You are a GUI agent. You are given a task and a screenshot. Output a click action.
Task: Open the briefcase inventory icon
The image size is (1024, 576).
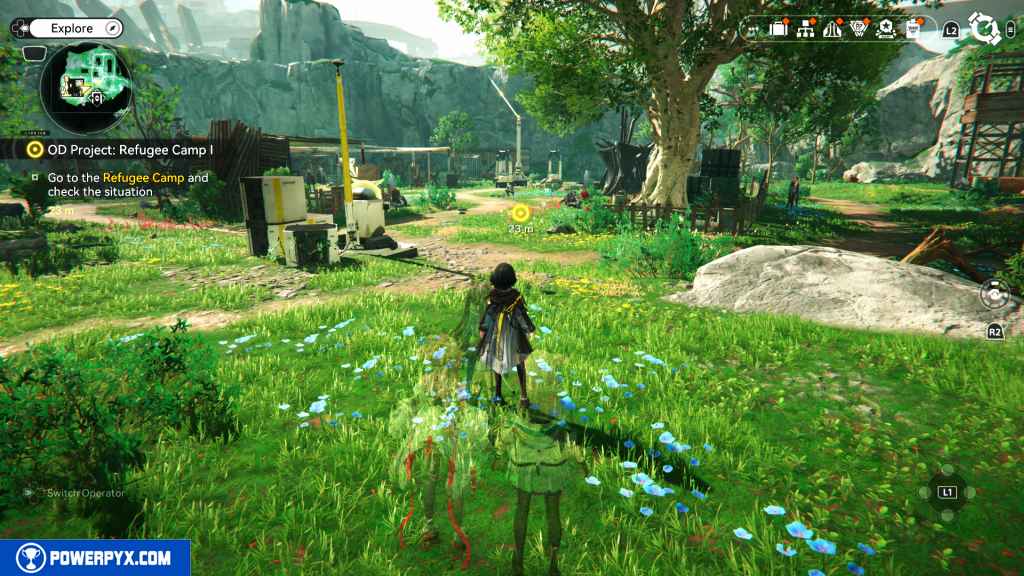pyautogui.click(x=778, y=29)
